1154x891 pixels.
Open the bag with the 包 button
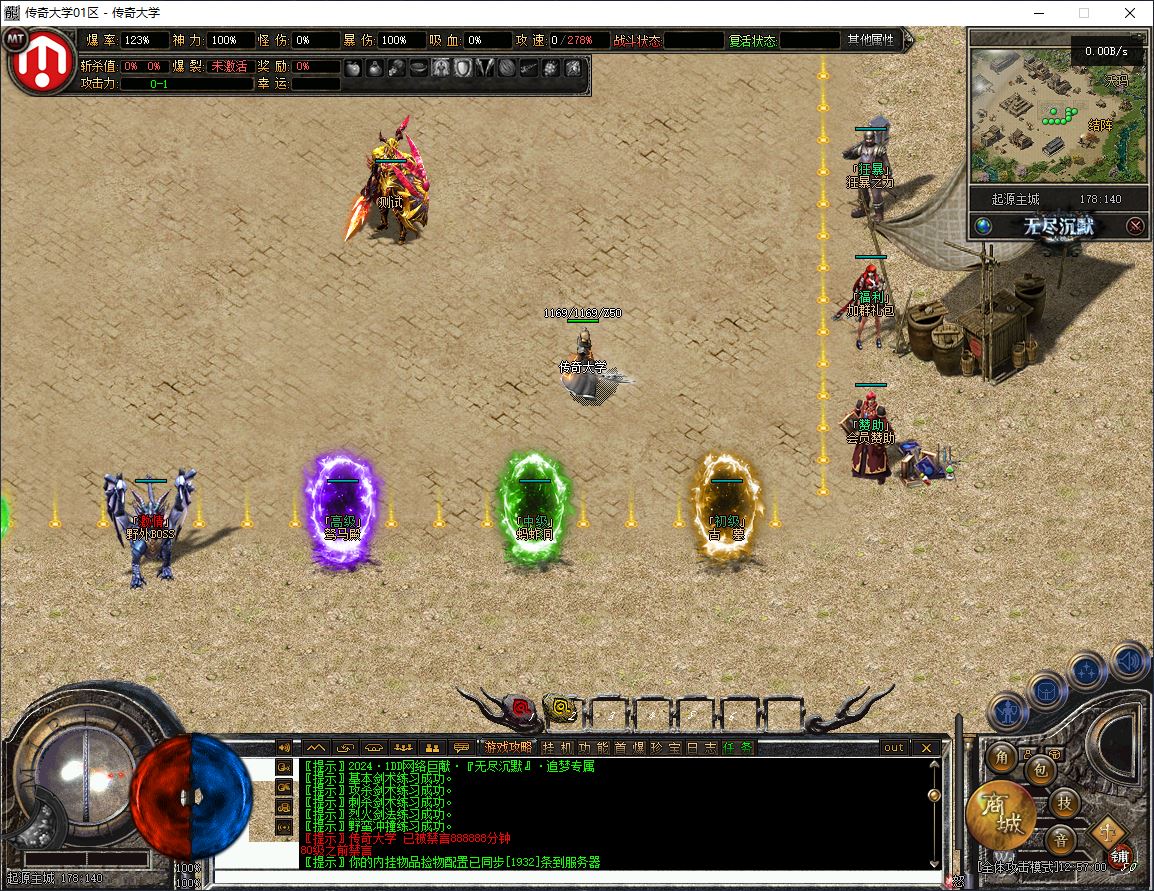(x=1040, y=770)
